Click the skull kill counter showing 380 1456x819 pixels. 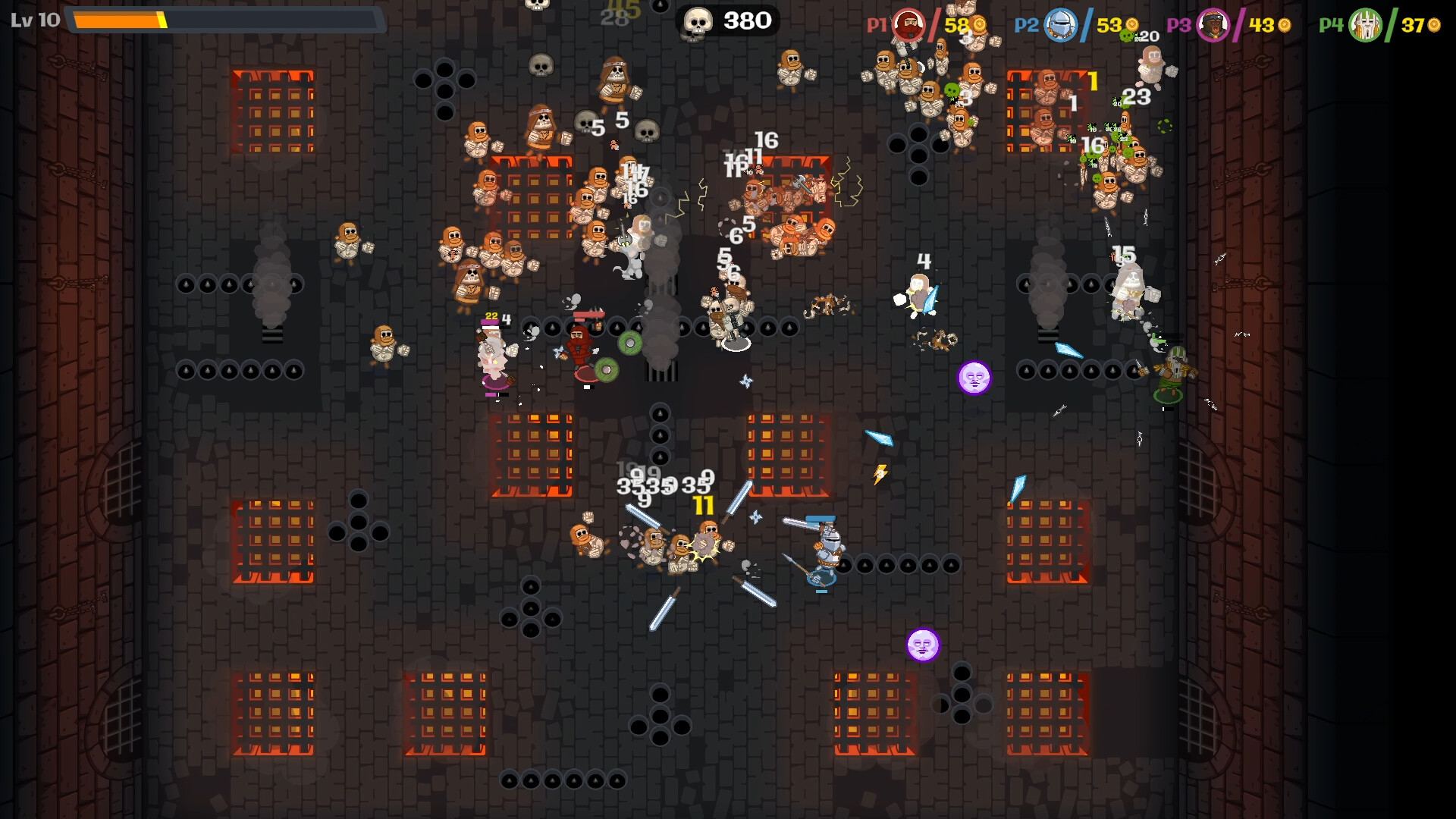pos(726,20)
